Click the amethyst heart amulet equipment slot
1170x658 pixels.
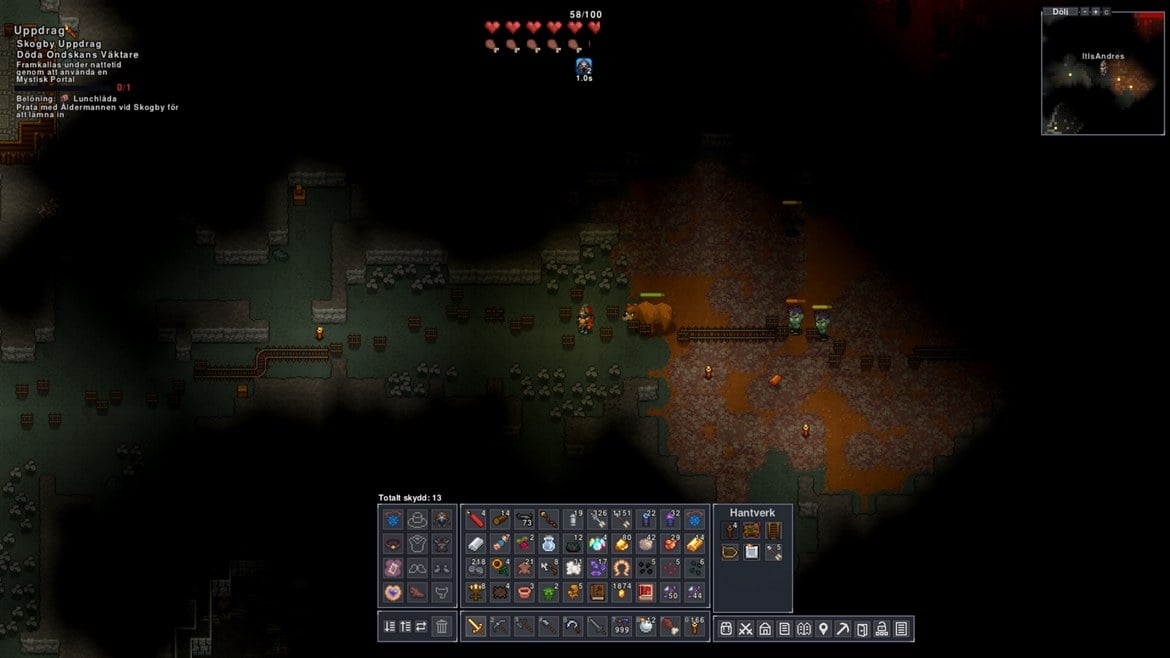[393, 592]
